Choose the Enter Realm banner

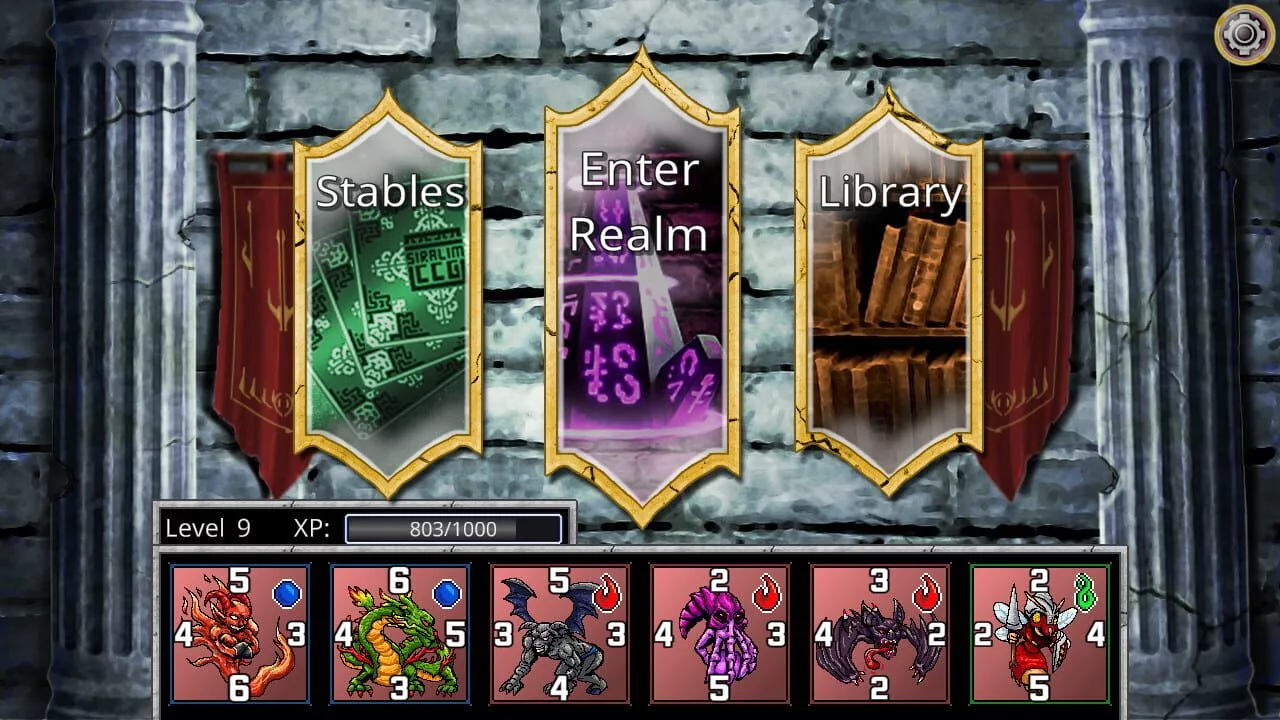point(641,290)
